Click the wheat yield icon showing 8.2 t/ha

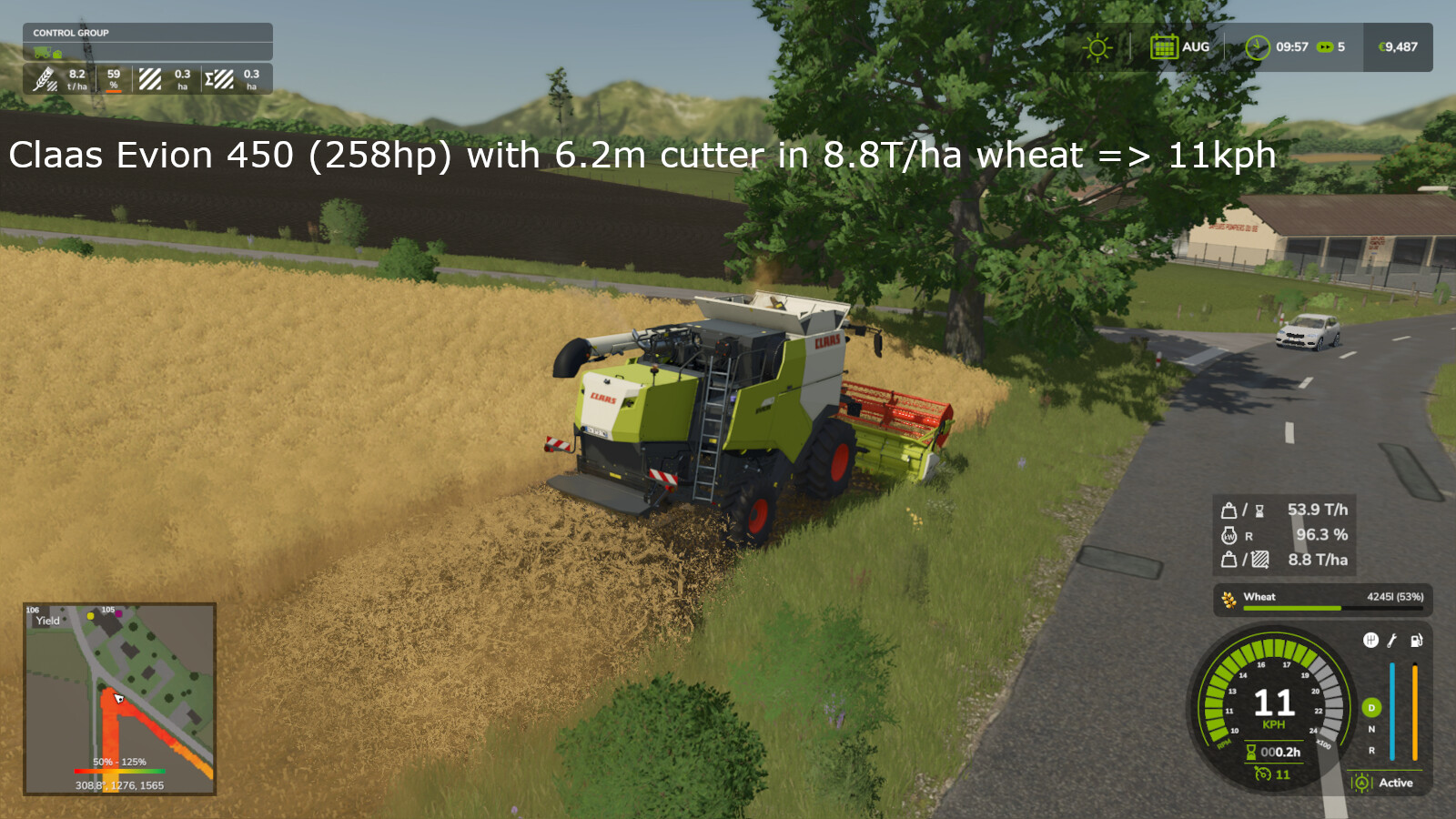[x=45, y=79]
